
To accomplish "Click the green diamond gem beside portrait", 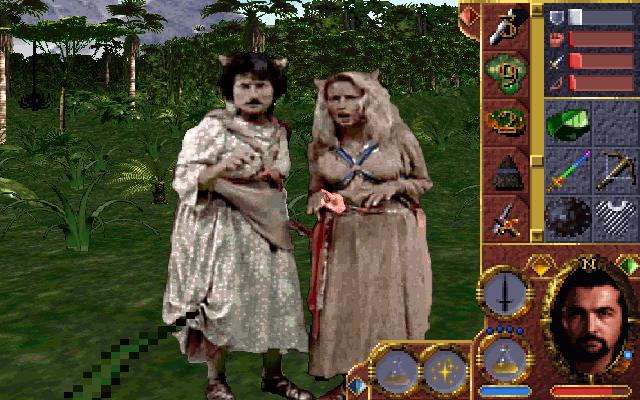I will click(628, 266).
